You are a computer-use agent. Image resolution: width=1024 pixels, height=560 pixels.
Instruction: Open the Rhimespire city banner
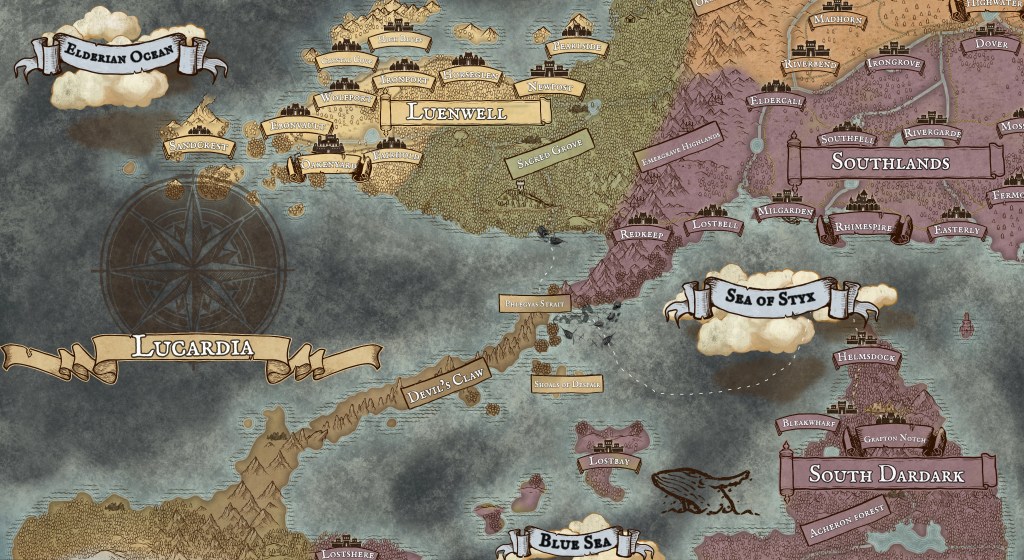pos(866,226)
